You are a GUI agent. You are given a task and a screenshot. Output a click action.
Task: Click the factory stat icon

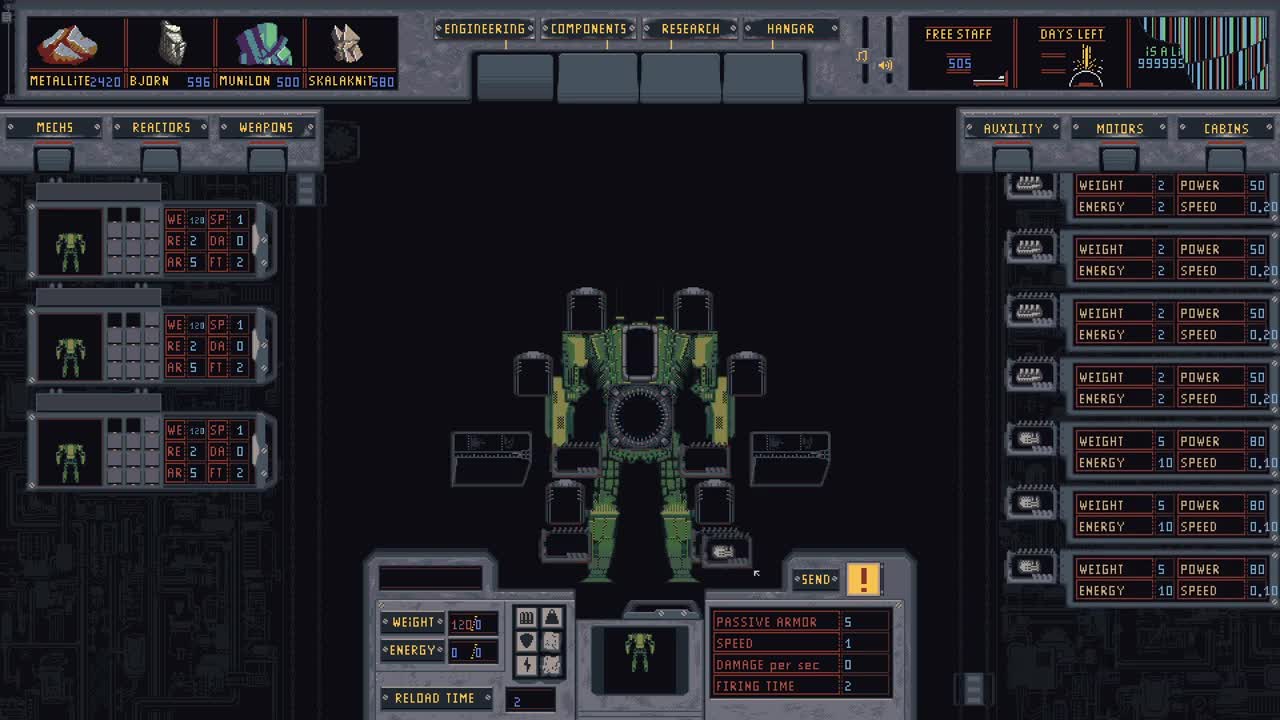(527, 618)
